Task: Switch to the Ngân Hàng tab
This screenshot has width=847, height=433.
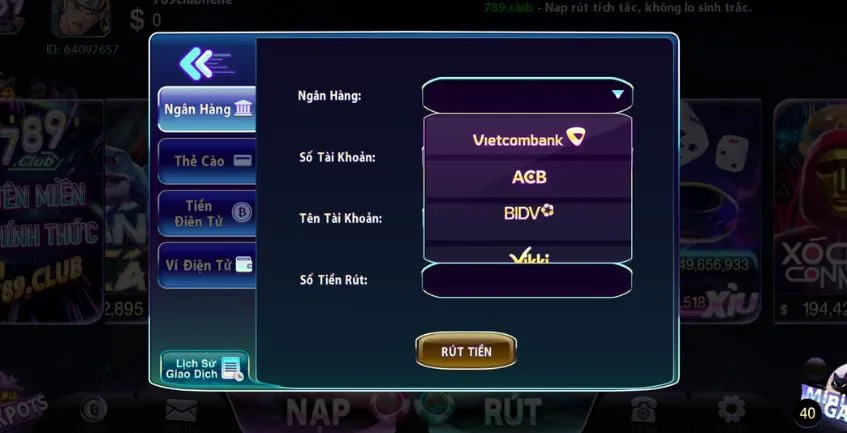Action: (207, 109)
